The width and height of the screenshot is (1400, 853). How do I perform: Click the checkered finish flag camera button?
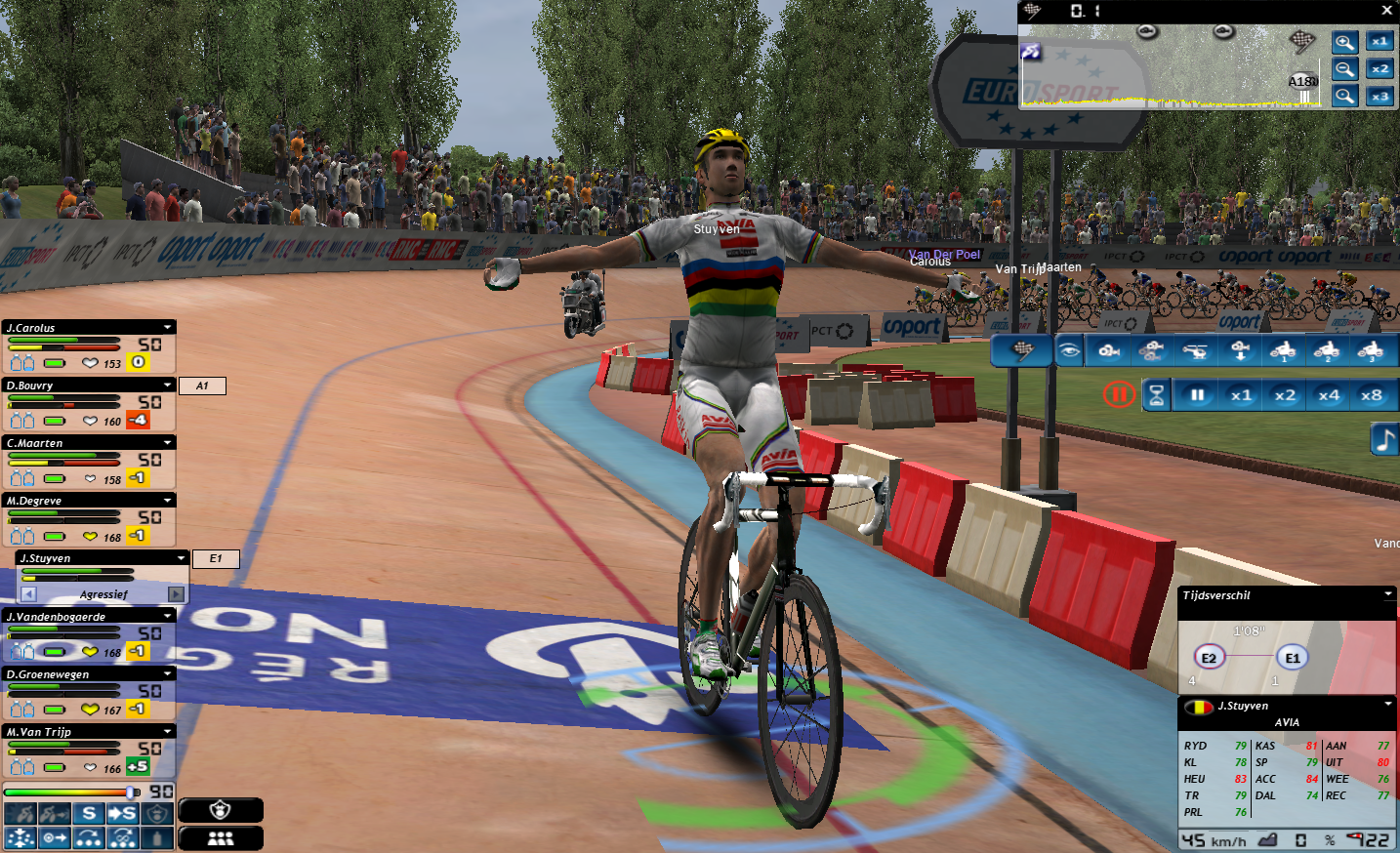1021,350
